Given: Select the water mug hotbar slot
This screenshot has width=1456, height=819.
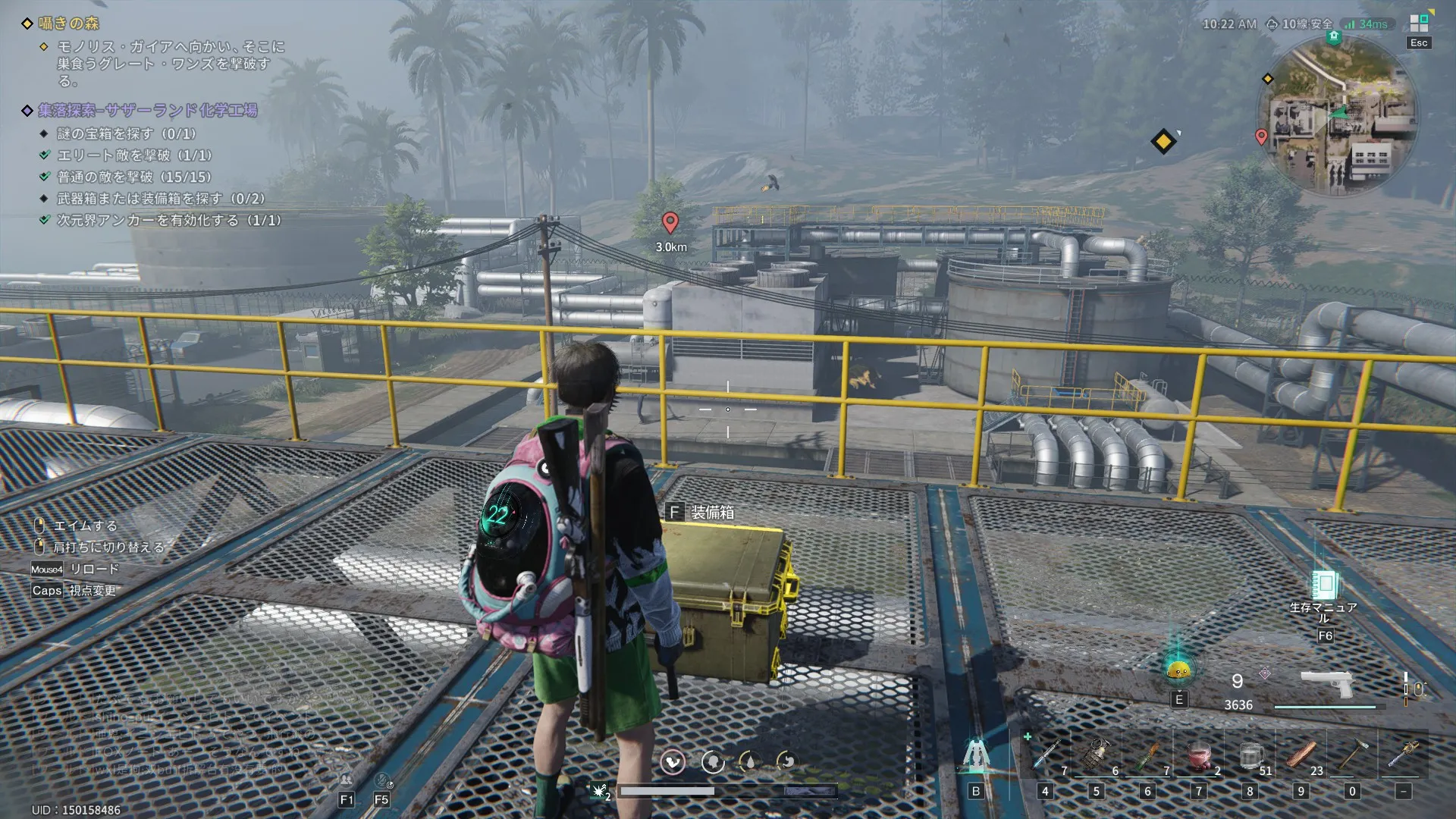Looking at the screenshot, I should click(1250, 755).
